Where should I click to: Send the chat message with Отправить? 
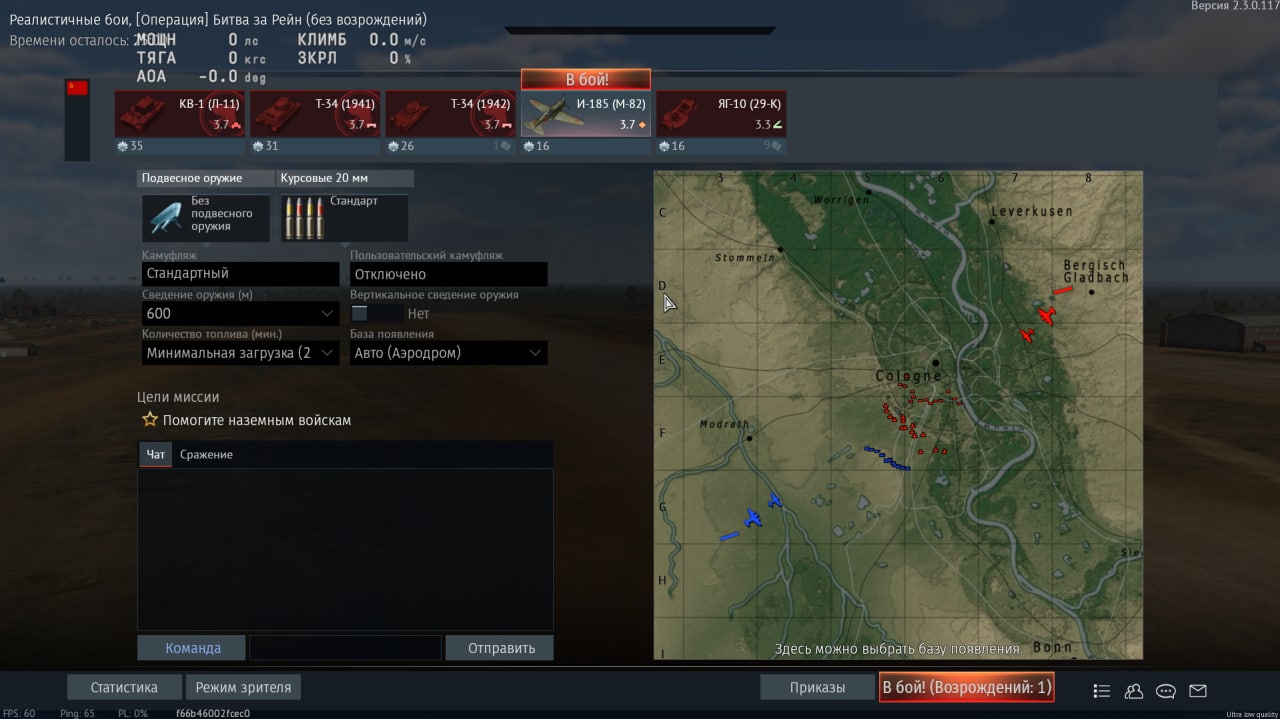click(x=500, y=648)
